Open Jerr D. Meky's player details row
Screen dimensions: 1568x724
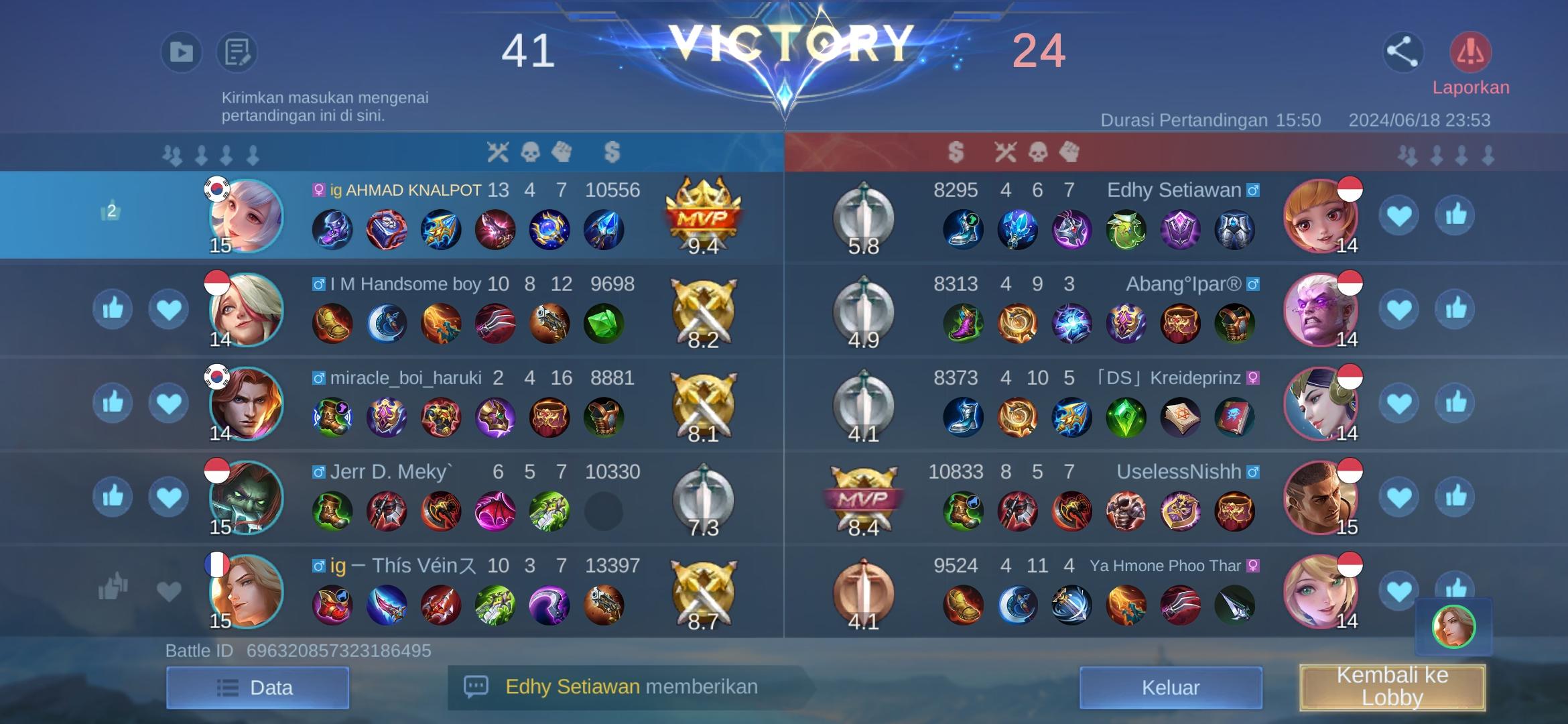(469, 496)
